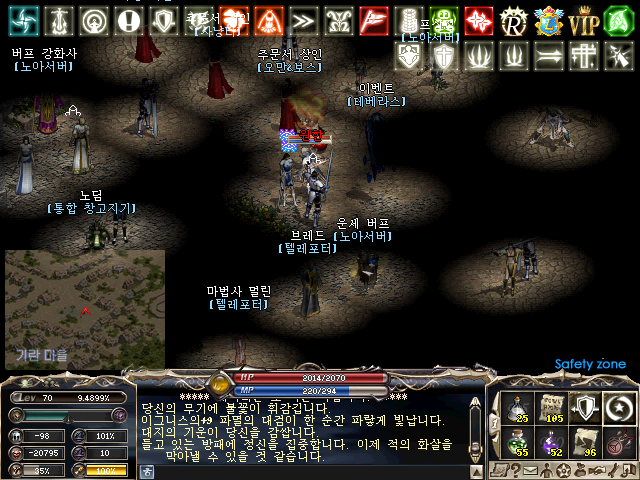Use the scroll with count 105
The width and height of the screenshot is (640, 480).
[x=552, y=407]
